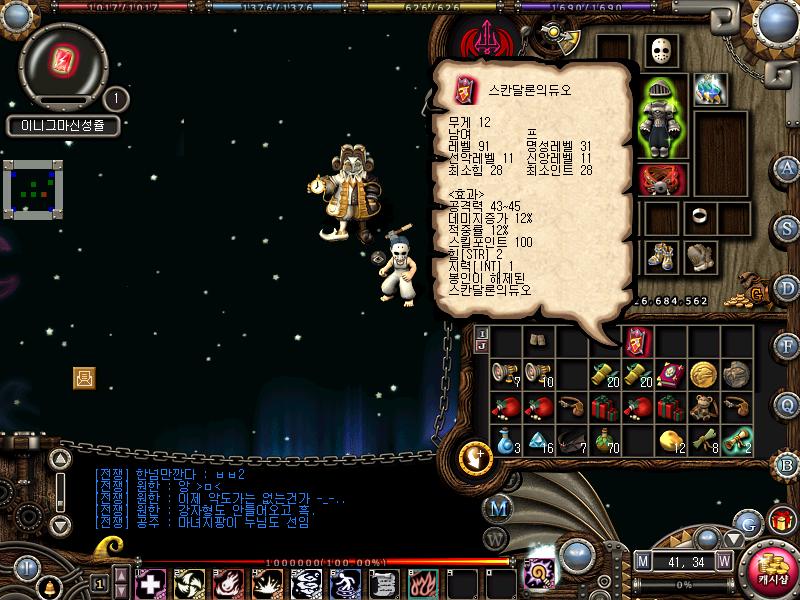Select the green potion stack of 70
Image resolution: width=800 pixels, height=600 pixels.
click(x=603, y=440)
